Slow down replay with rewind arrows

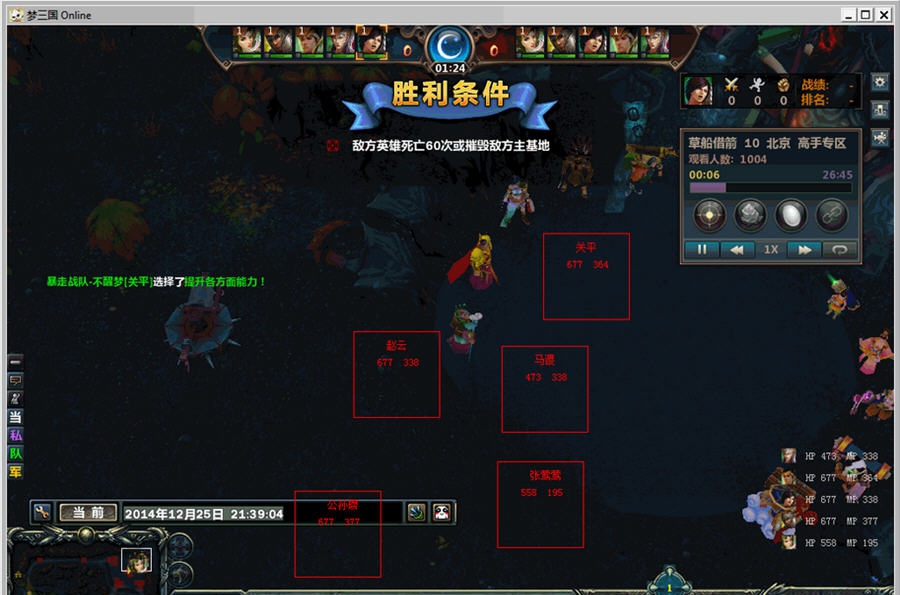(x=737, y=249)
